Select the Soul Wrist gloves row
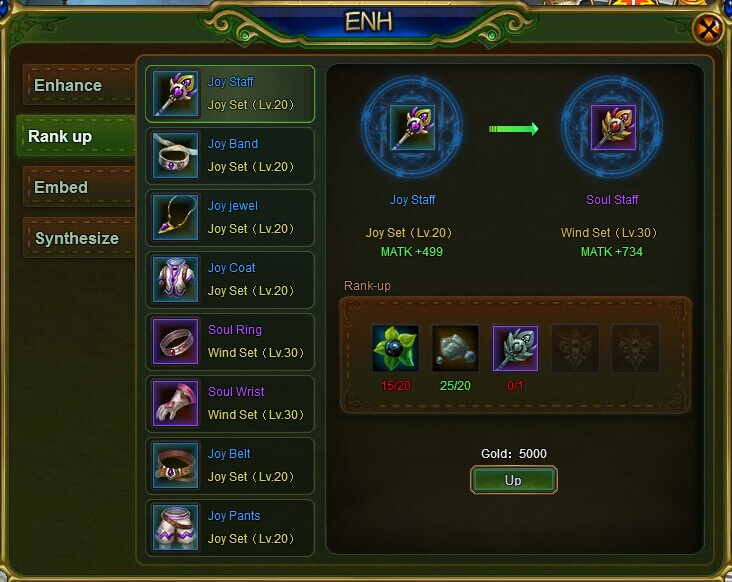The width and height of the screenshot is (732, 582). pos(230,404)
